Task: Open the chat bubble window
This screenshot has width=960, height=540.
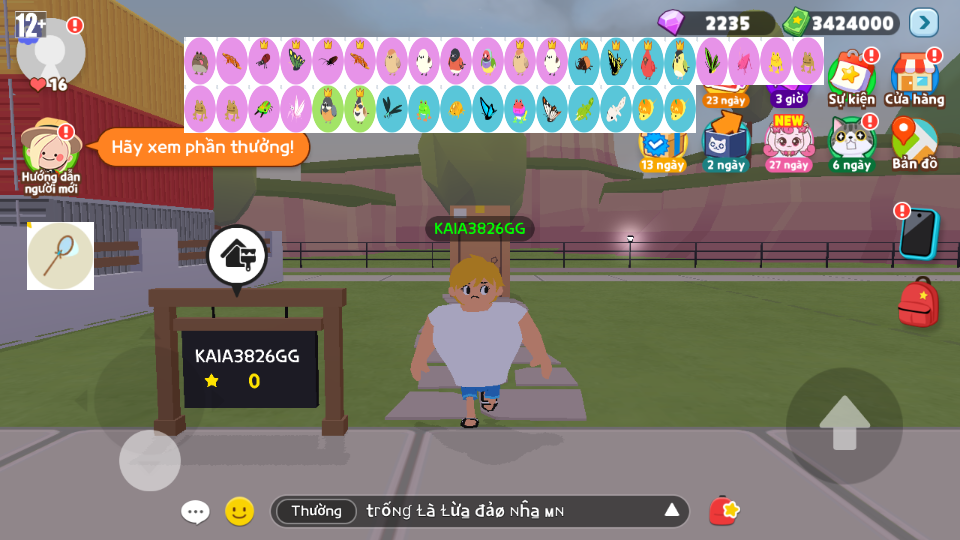Action: point(195,512)
